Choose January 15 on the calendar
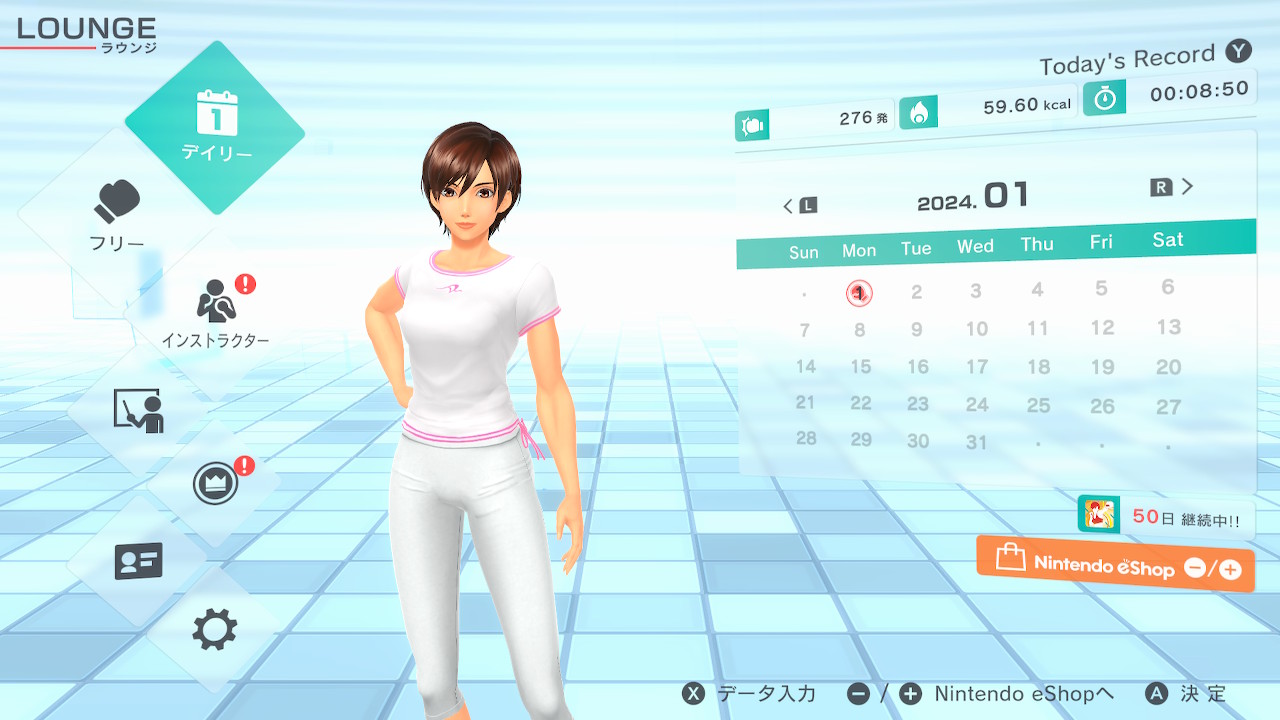Image resolution: width=1280 pixels, height=720 pixels. tap(861, 367)
